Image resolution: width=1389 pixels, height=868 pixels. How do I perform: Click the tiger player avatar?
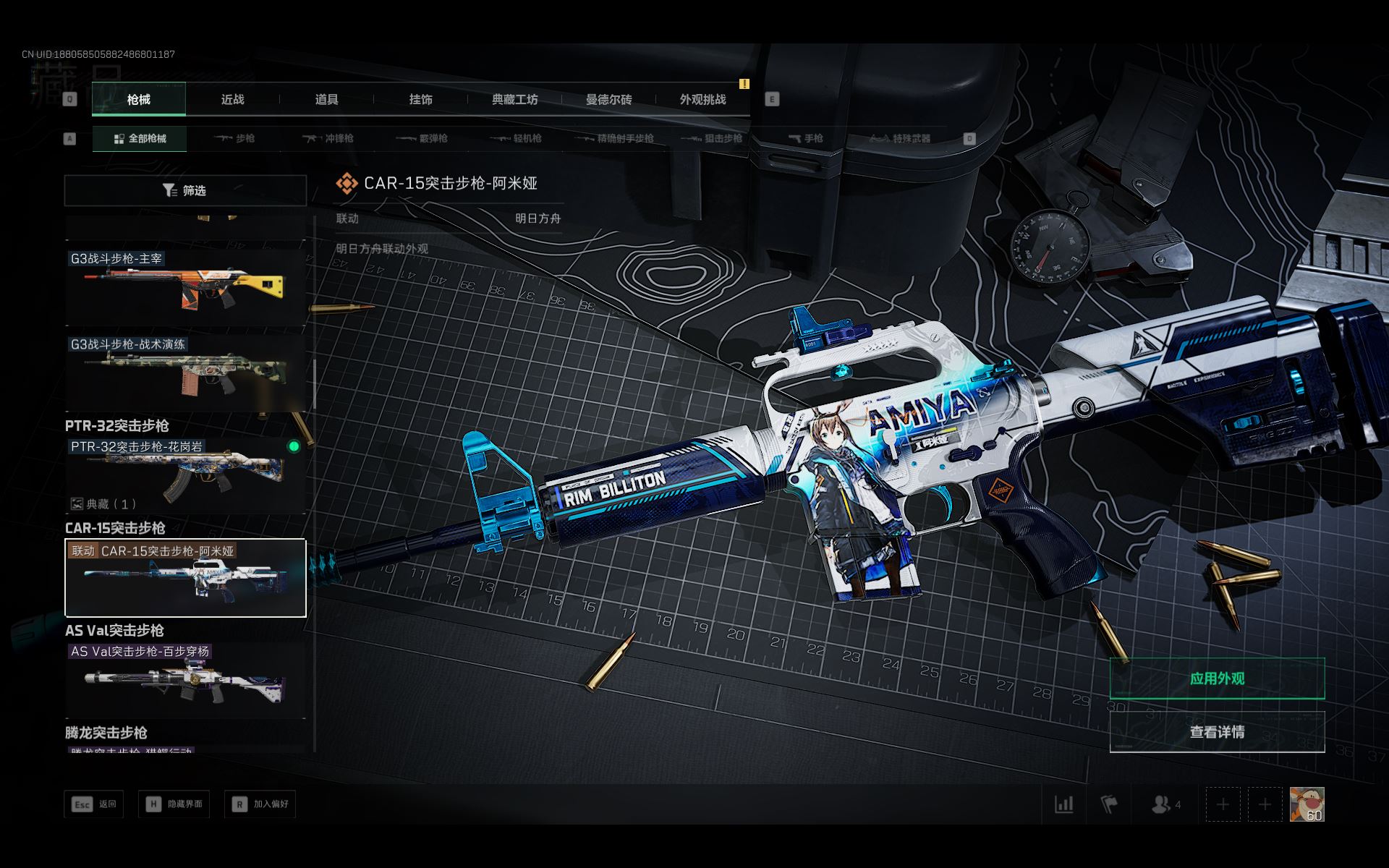[1307, 804]
